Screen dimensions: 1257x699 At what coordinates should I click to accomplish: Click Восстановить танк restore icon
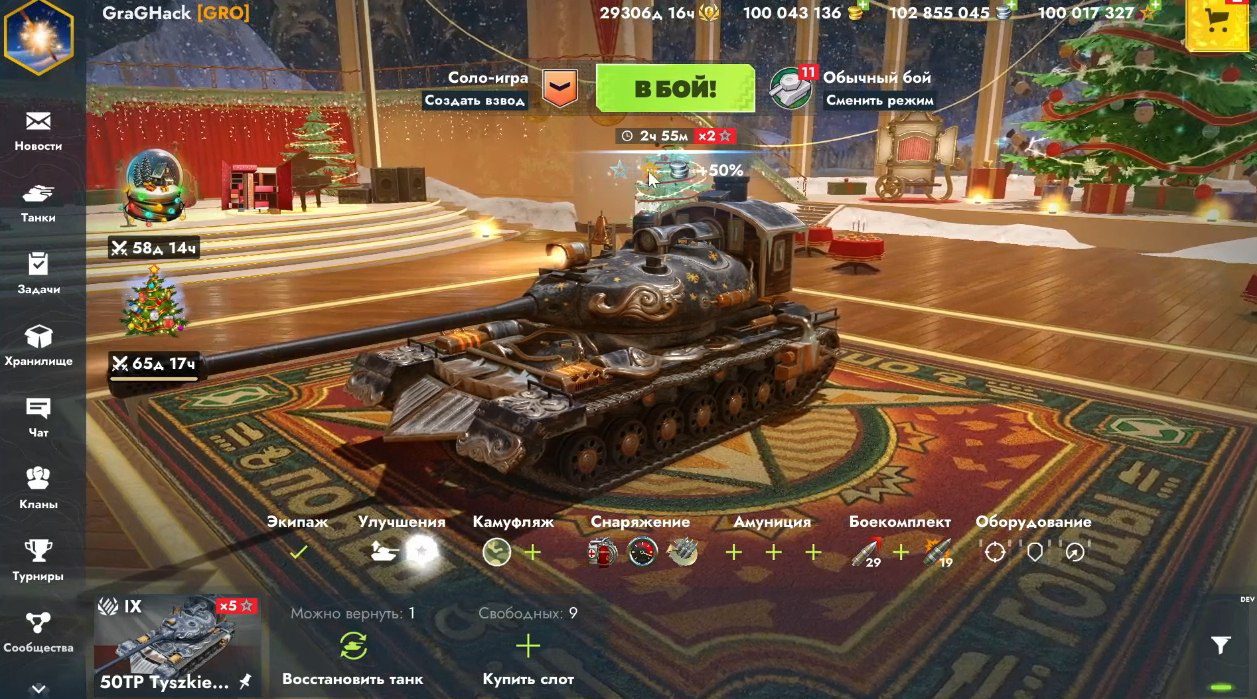pyautogui.click(x=353, y=647)
